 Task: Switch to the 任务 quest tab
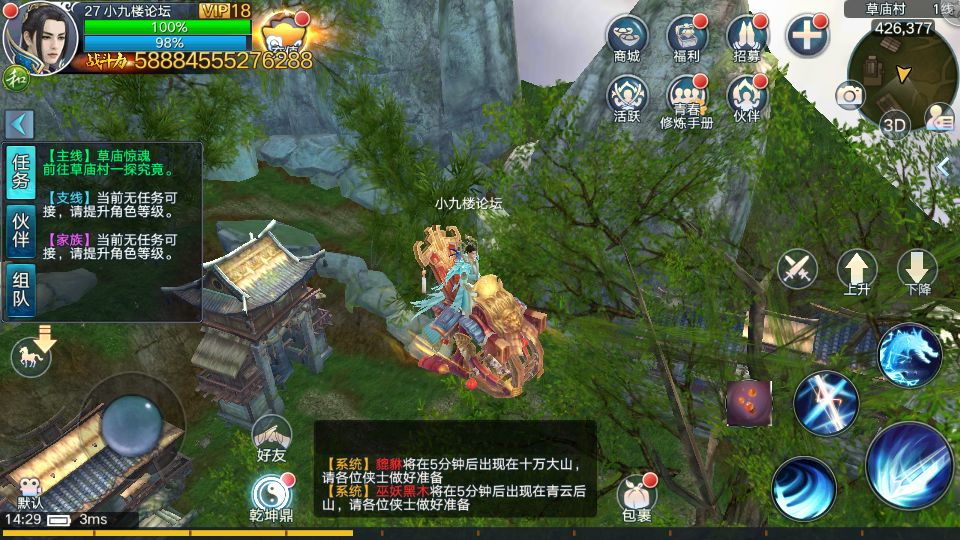(x=20, y=174)
